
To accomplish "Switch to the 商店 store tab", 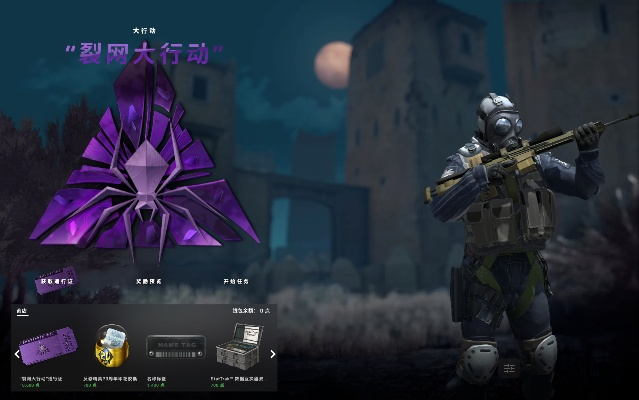I will click(x=22, y=312).
